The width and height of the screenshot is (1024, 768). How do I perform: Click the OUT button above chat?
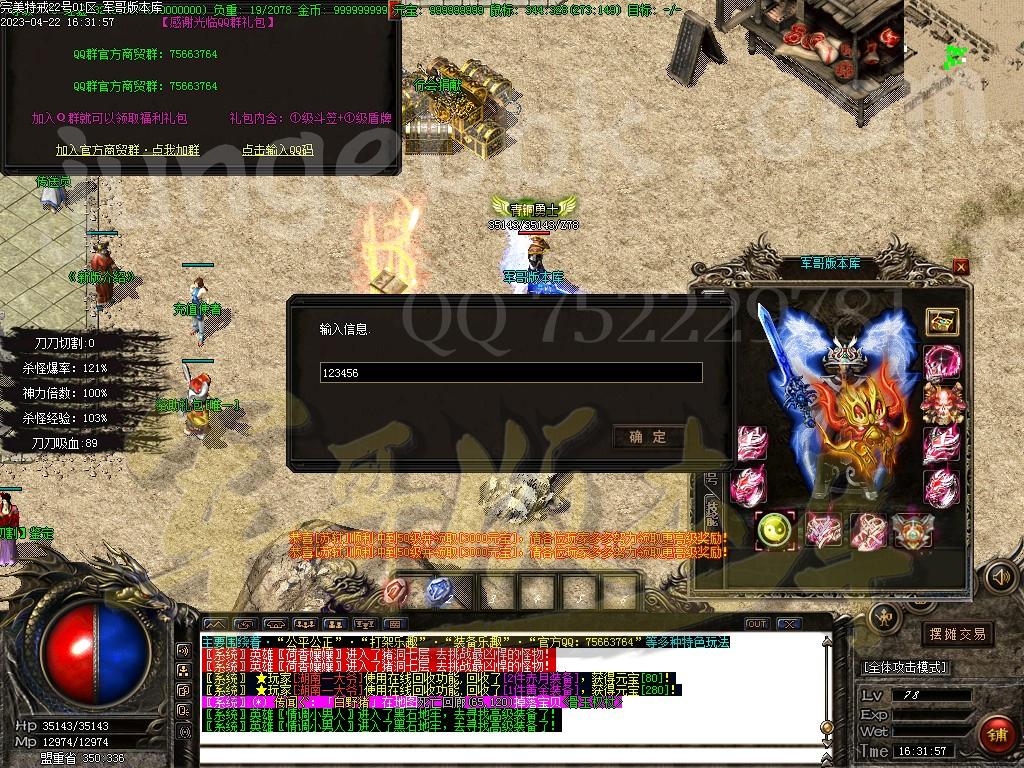point(757,624)
